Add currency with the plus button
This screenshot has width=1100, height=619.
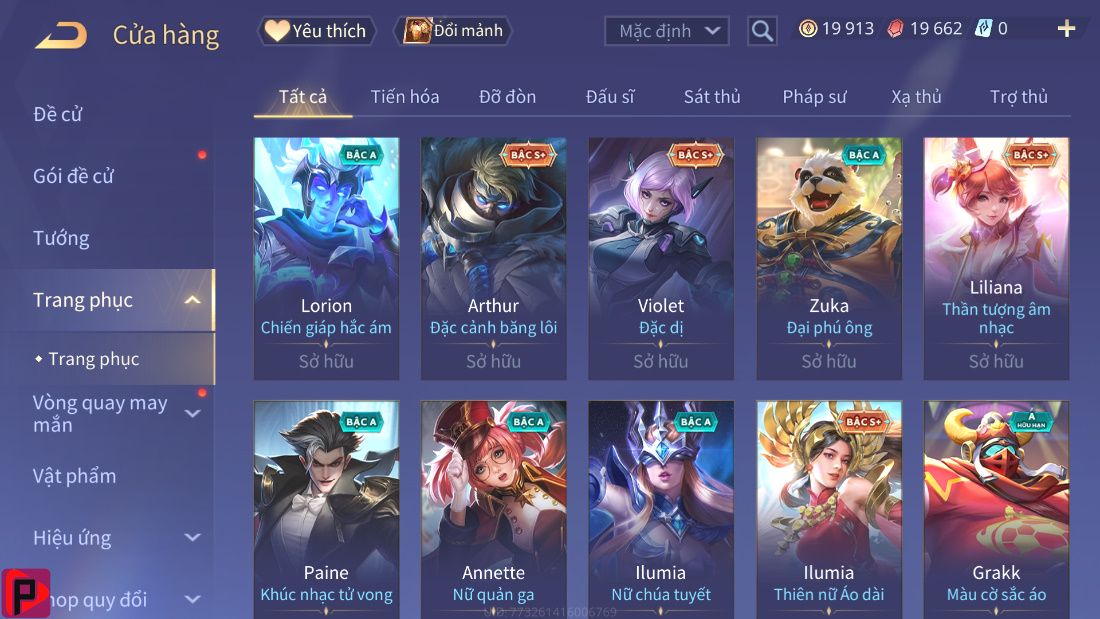pos(1066,29)
